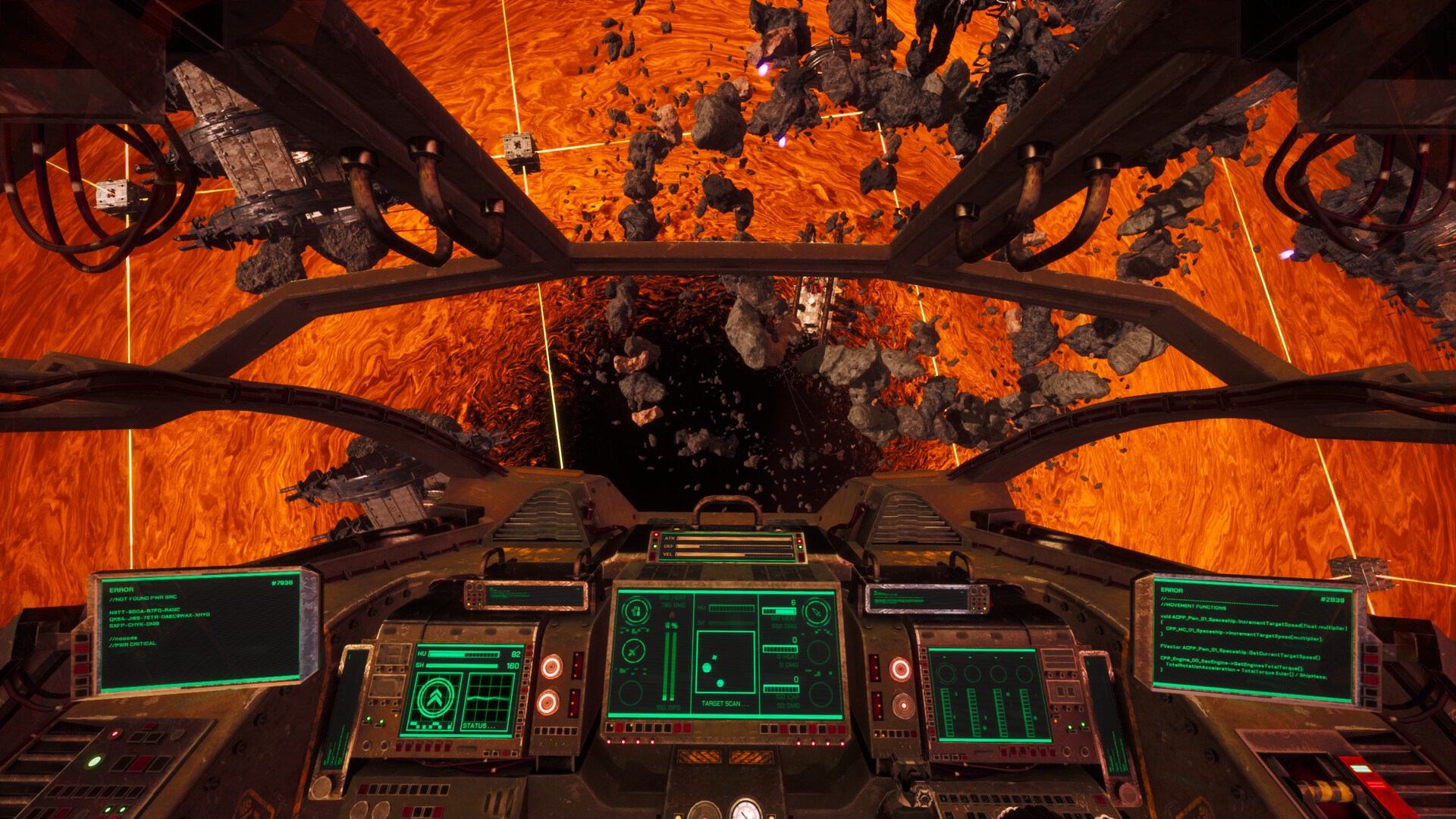Click the STATUS waveform monitor
The height and width of the screenshot is (819, 1456).
click(x=489, y=699)
